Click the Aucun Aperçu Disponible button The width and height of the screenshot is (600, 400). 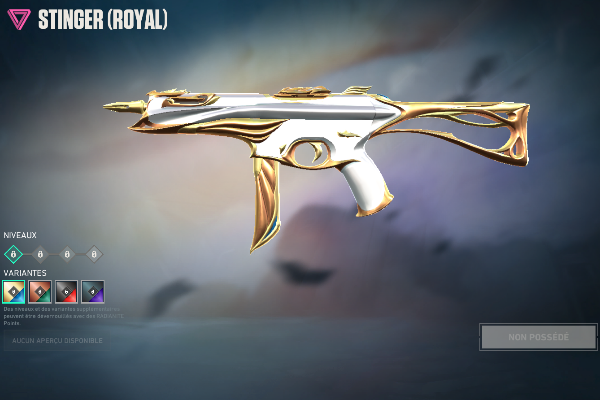(54, 341)
